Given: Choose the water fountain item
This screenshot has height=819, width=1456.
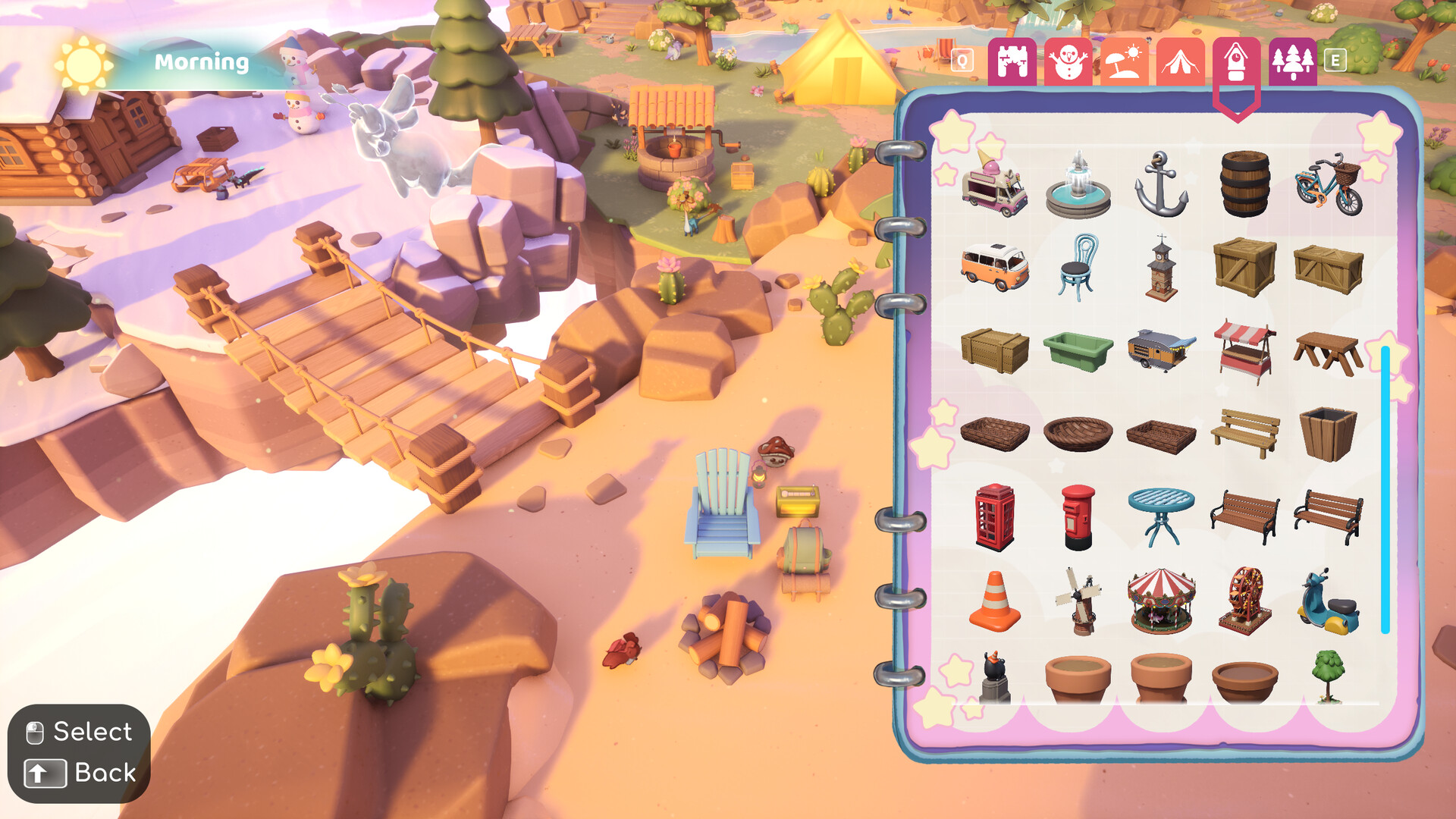Looking at the screenshot, I should tap(1078, 186).
